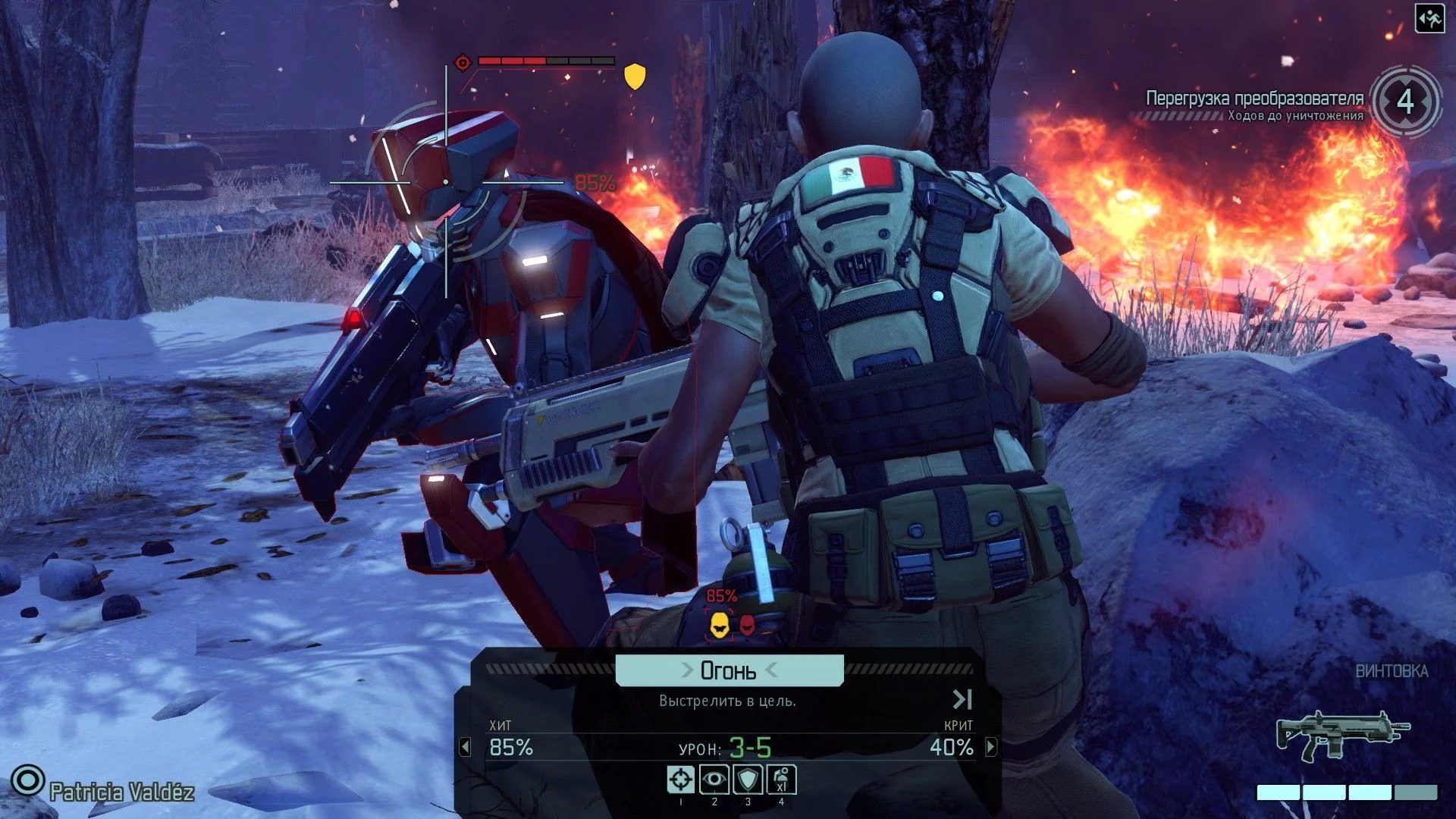1456x819 pixels.
Task: Target the yellow highlighted enemy head icon
Action: [718, 626]
